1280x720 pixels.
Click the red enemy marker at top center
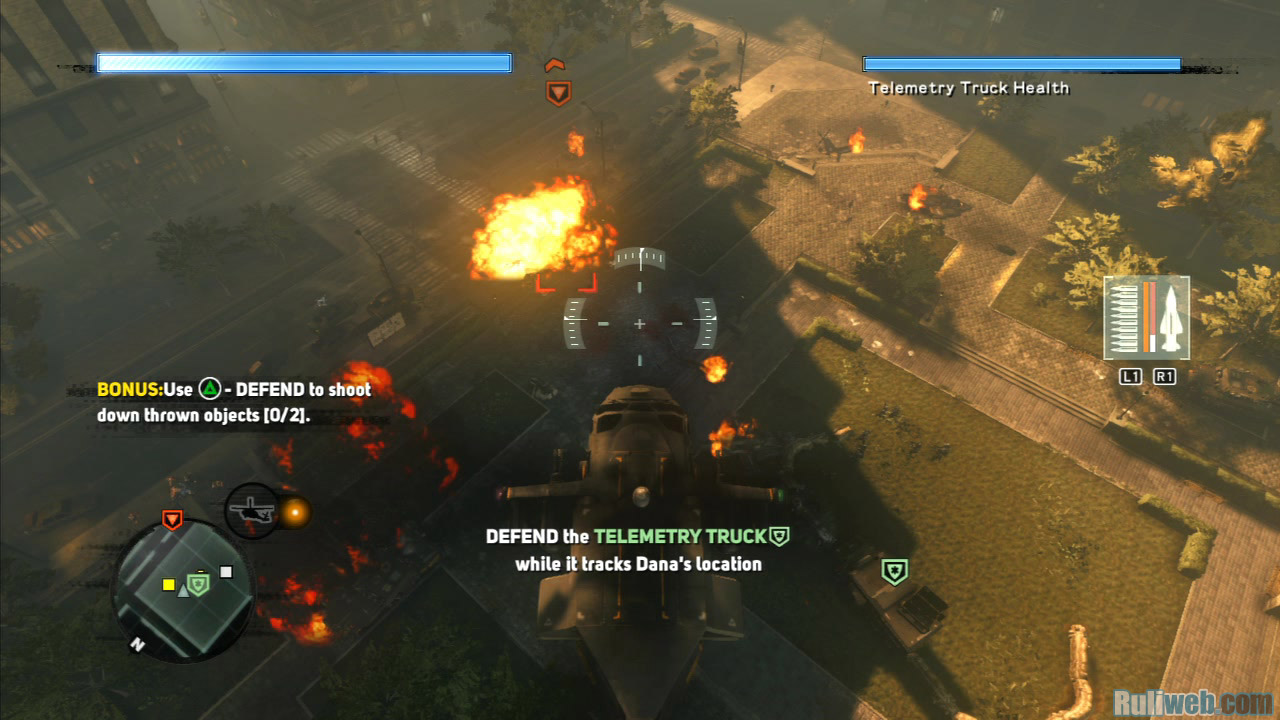(x=558, y=93)
